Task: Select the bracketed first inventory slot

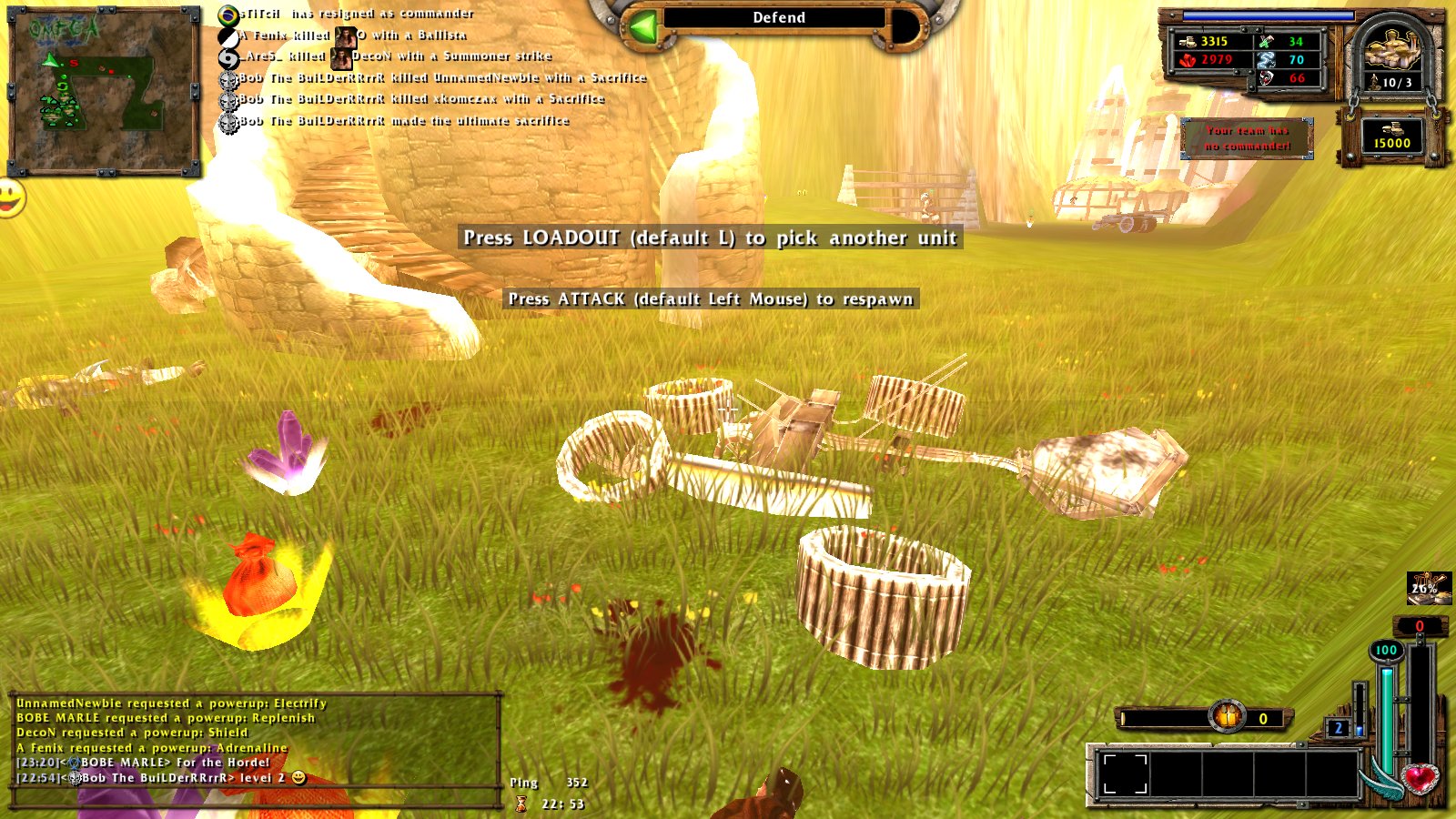Action: click(1125, 774)
